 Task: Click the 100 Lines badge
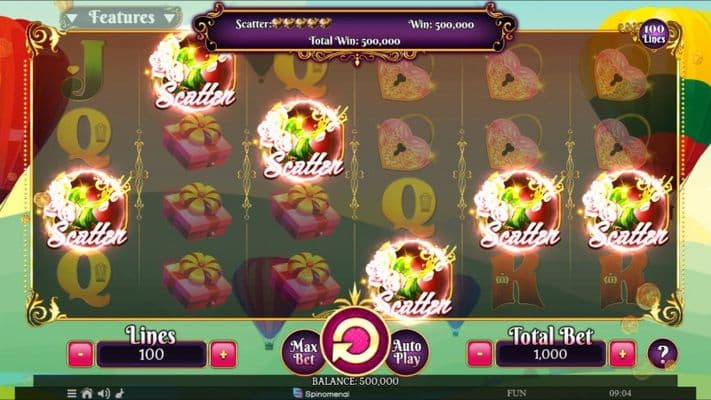click(656, 31)
